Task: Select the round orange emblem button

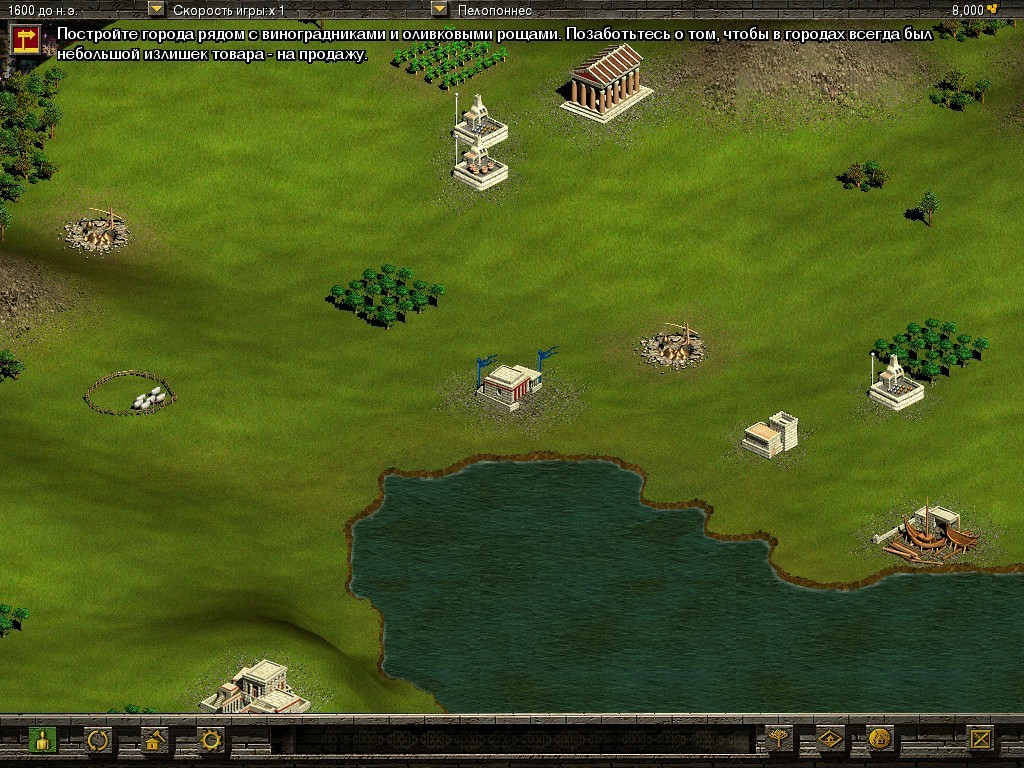Action: point(880,739)
